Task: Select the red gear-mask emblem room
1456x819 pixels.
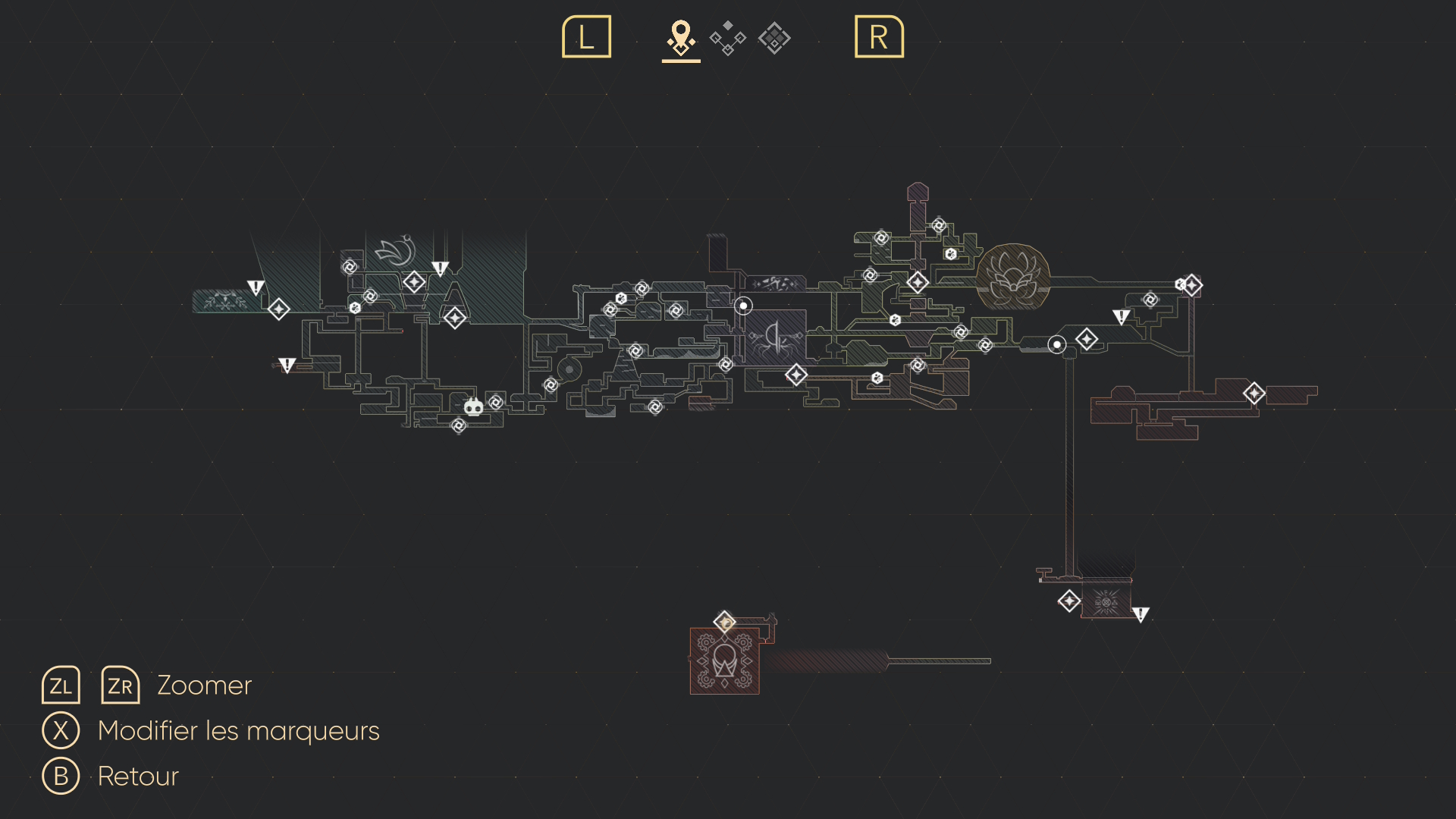Action: pyautogui.click(x=724, y=661)
